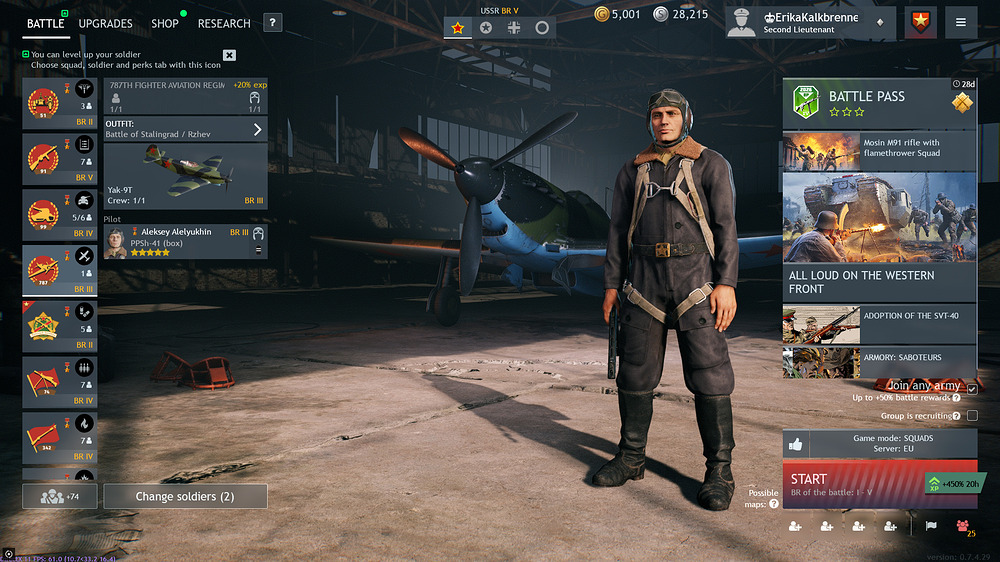1000x562 pixels.
Task: Change the Game mode: Squads setting
Action: [x=879, y=444]
